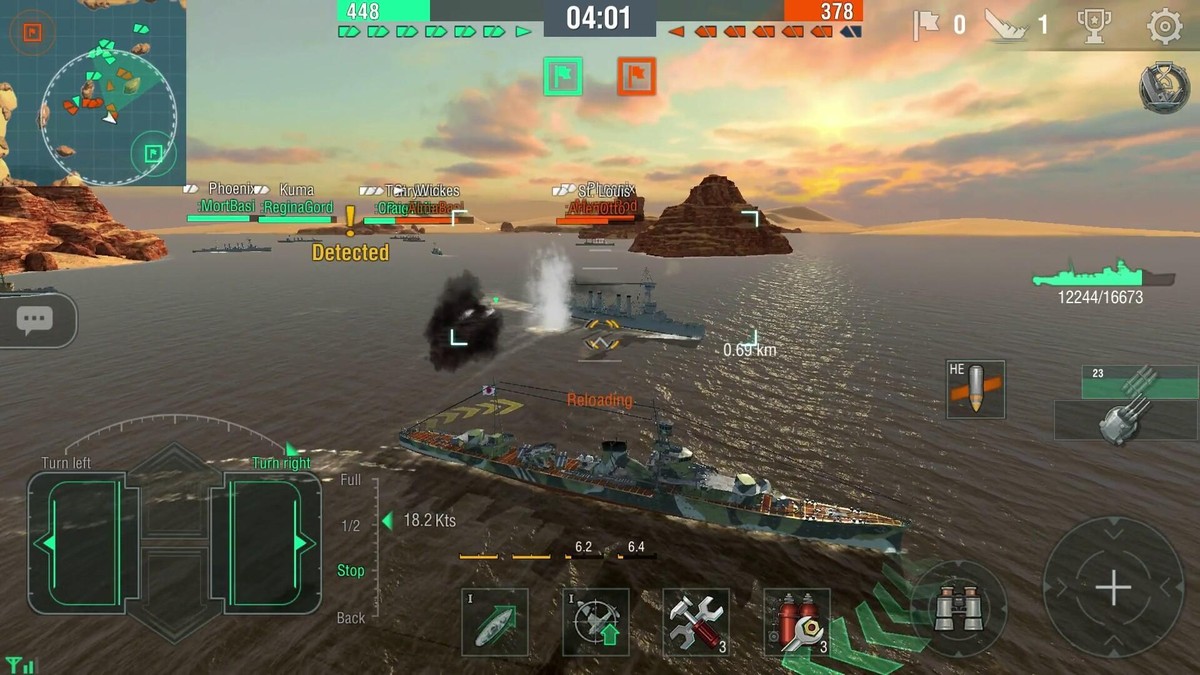Set throttle to 1/2 speed
1200x675 pixels.
coord(350,526)
